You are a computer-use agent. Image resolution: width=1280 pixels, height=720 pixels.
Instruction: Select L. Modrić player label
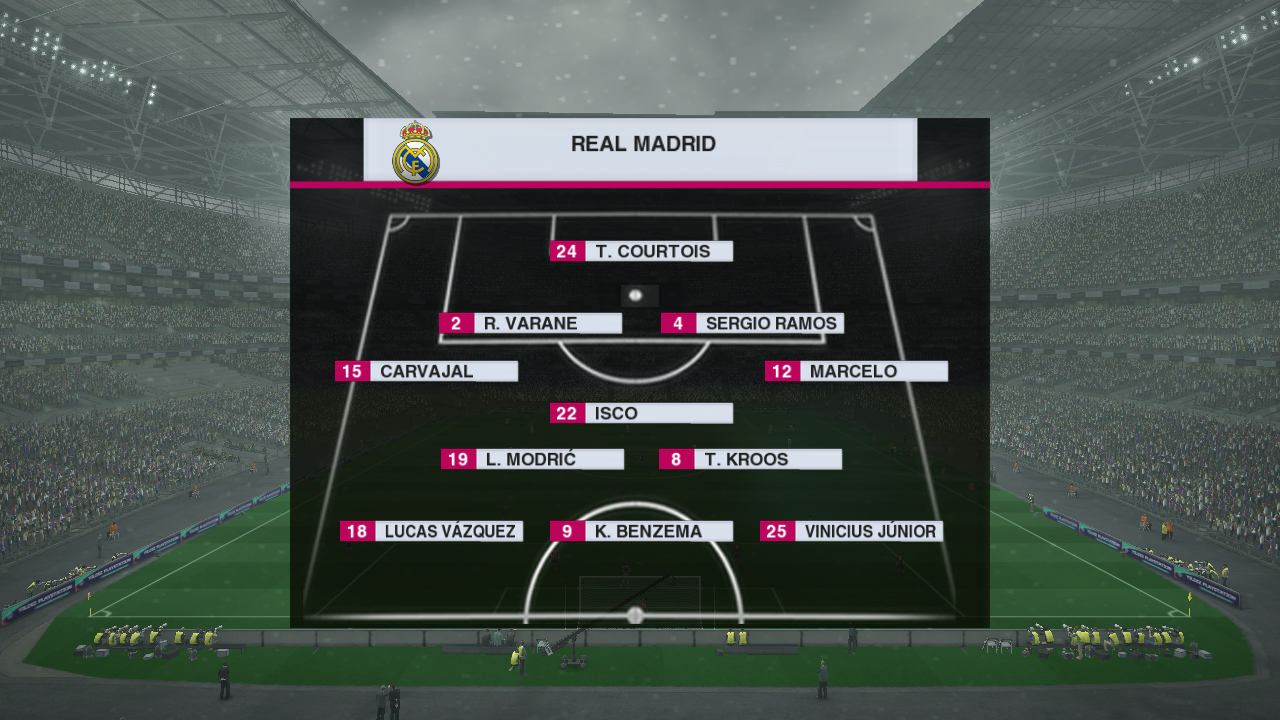click(x=532, y=459)
